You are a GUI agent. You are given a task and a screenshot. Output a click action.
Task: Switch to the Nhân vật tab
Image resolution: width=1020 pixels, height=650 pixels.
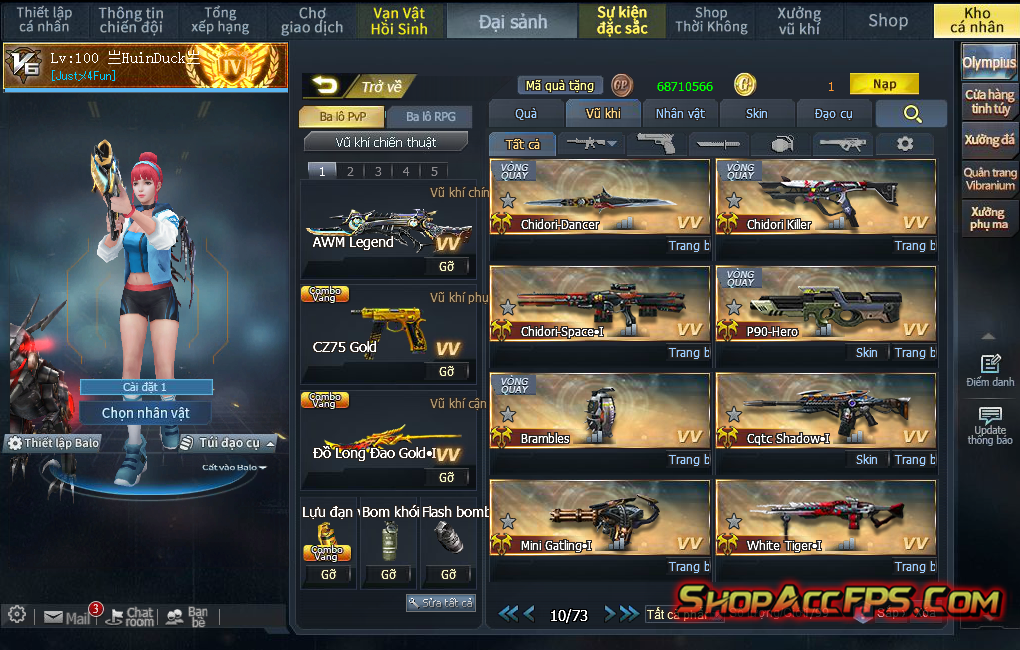(x=680, y=114)
